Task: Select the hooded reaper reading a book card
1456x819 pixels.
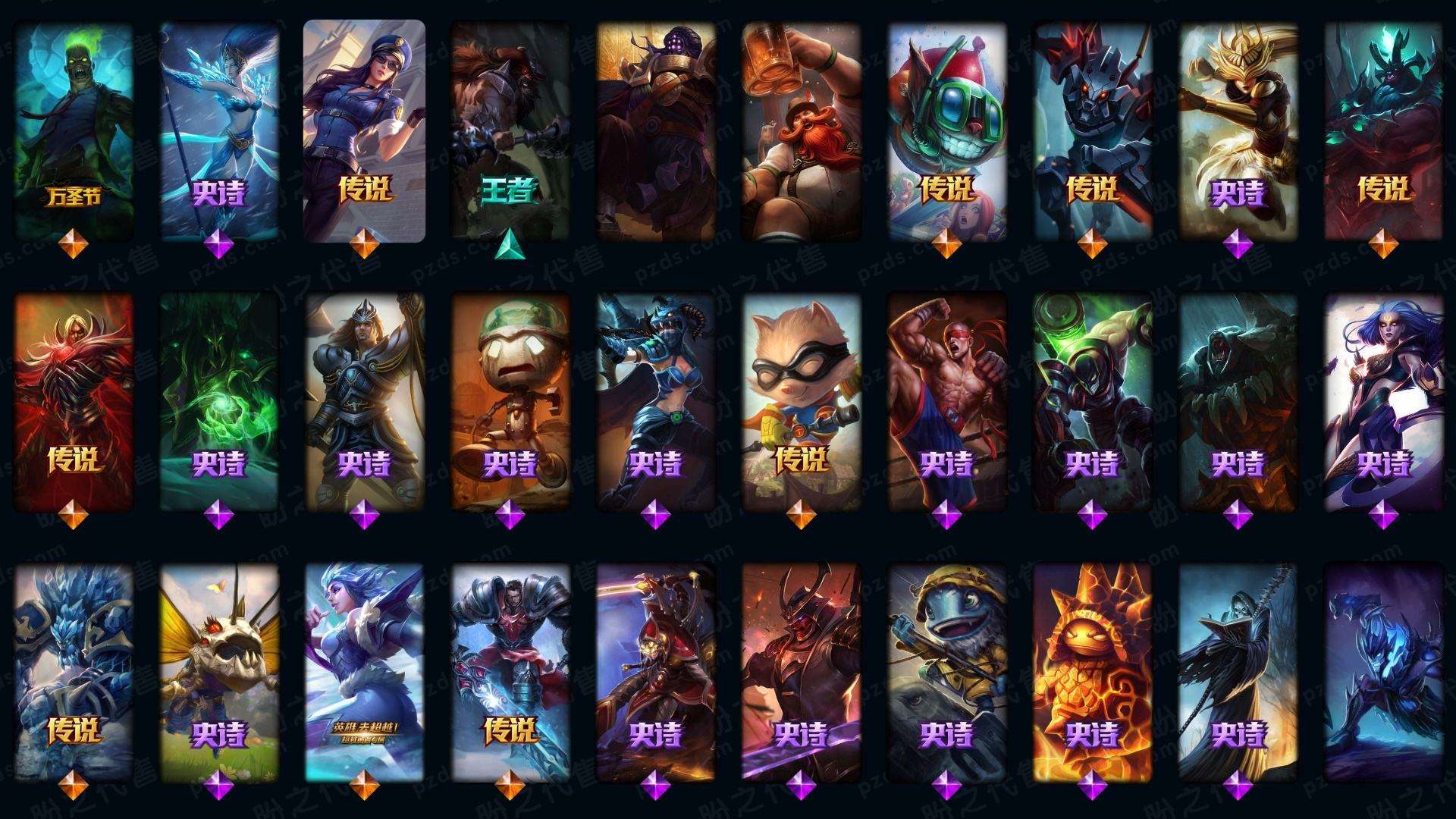Action: 1238,671
